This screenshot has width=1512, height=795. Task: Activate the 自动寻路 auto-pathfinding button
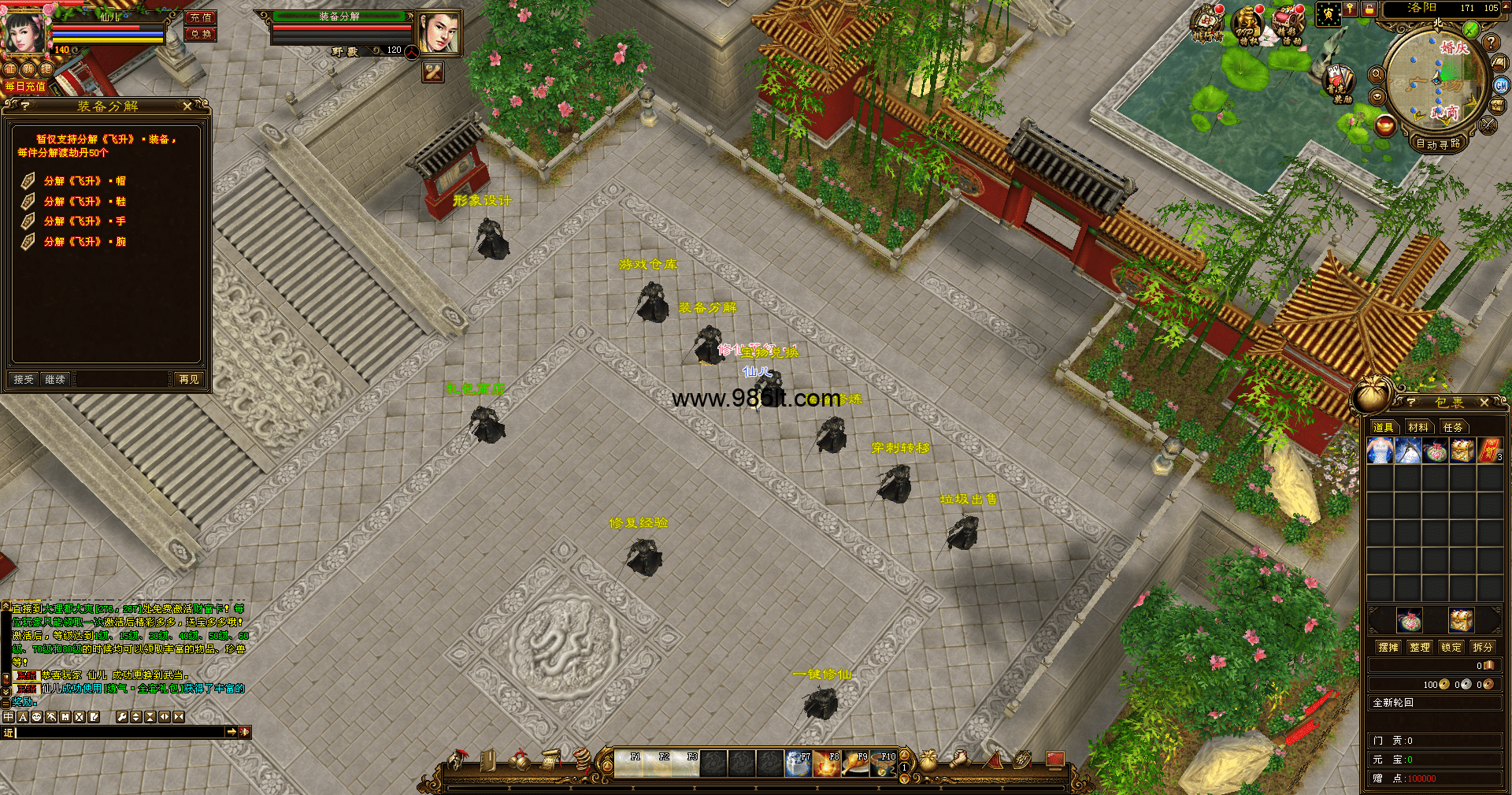(1438, 143)
